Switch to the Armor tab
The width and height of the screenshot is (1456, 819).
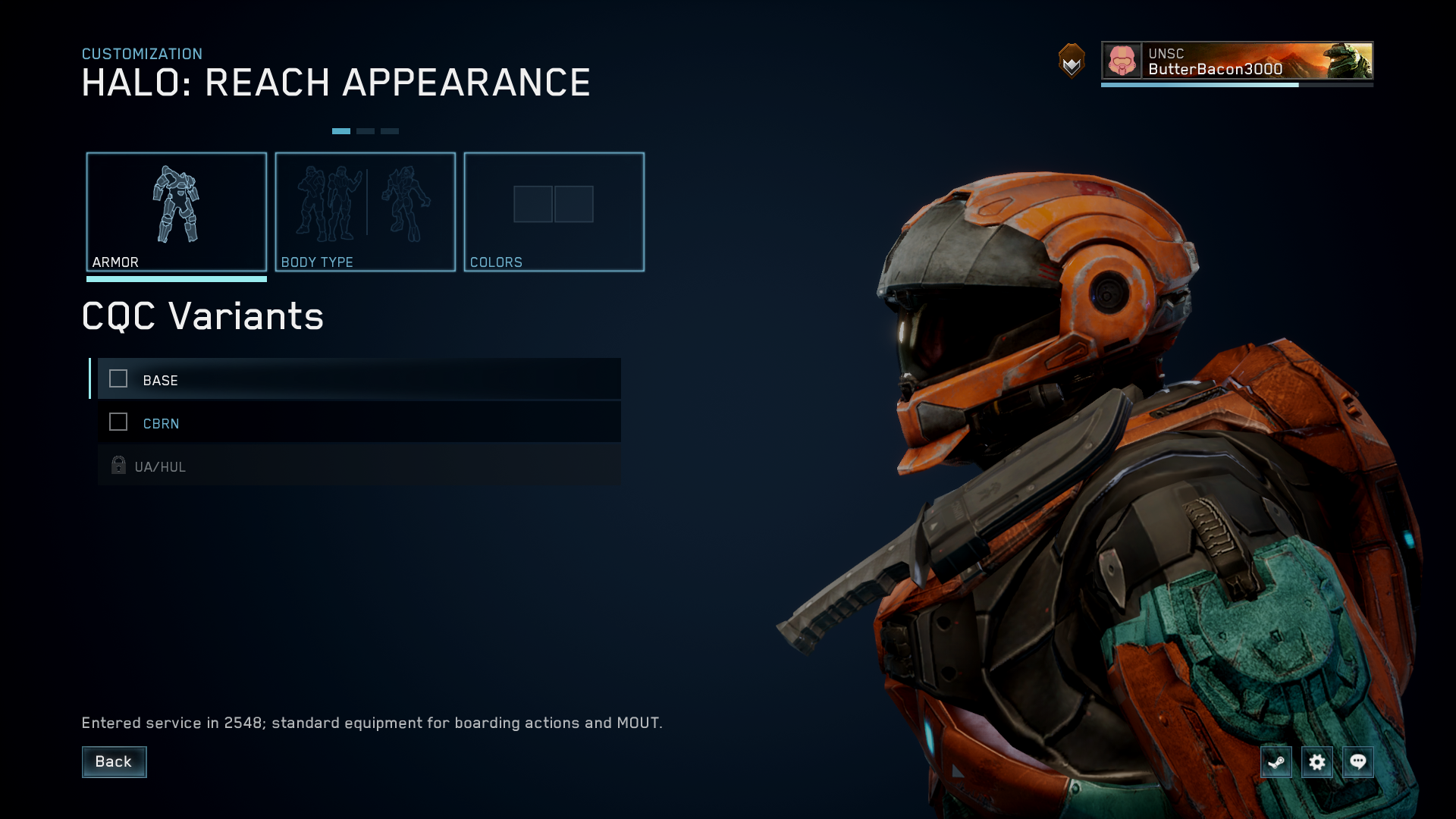point(177,212)
